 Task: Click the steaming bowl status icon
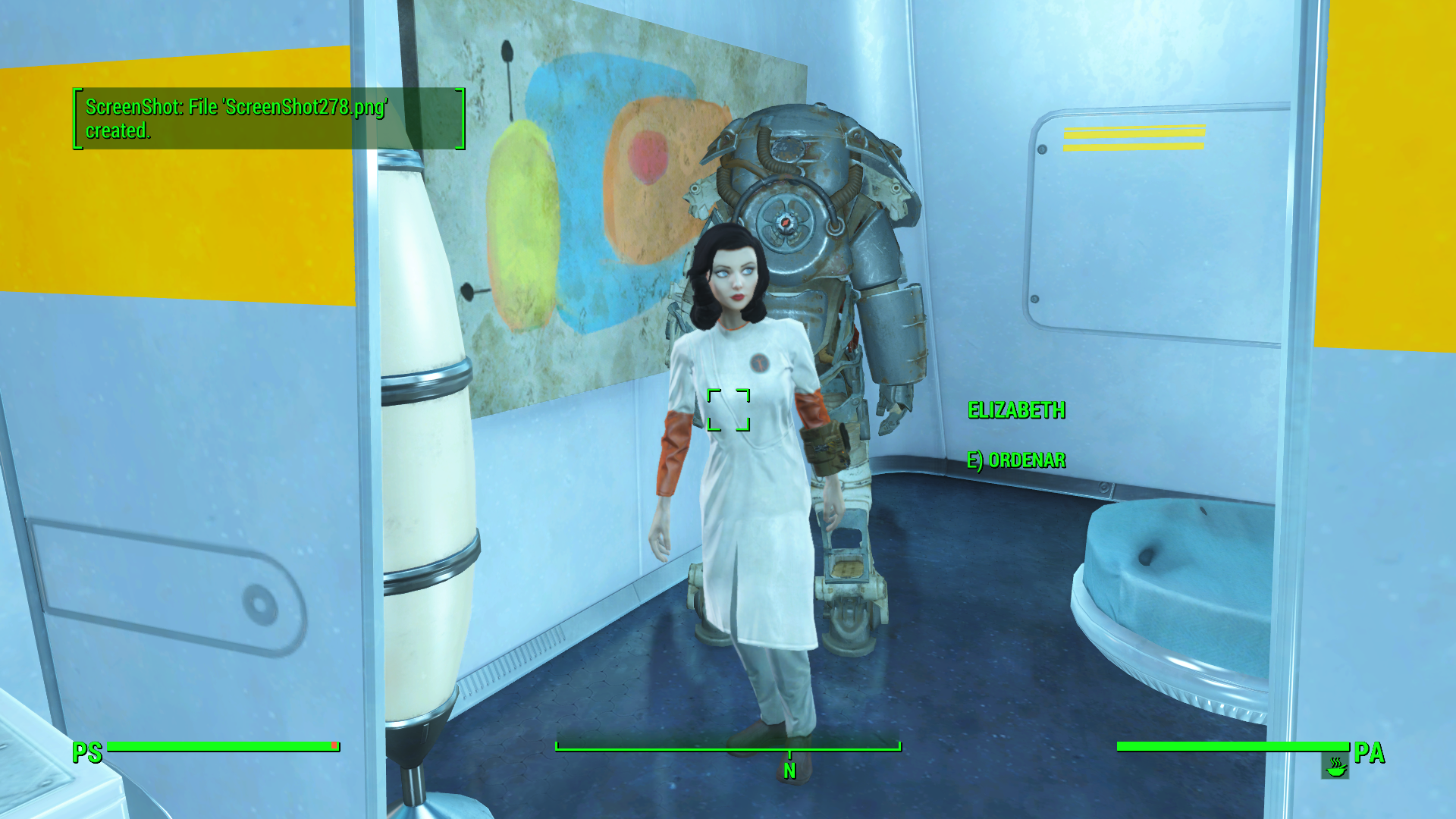pyautogui.click(x=1335, y=767)
